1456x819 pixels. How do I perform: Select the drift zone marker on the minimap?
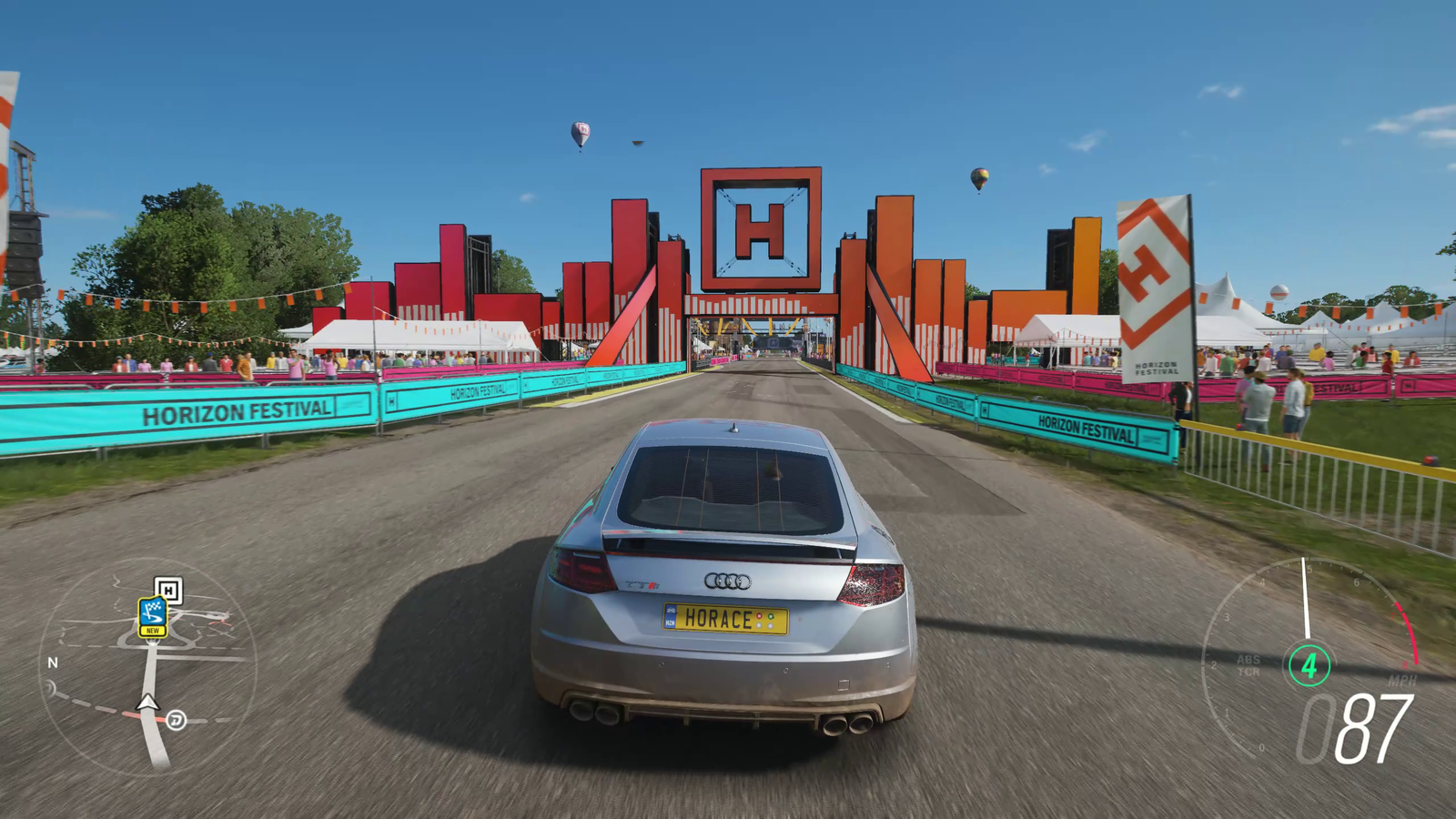[x=177, y=720]
